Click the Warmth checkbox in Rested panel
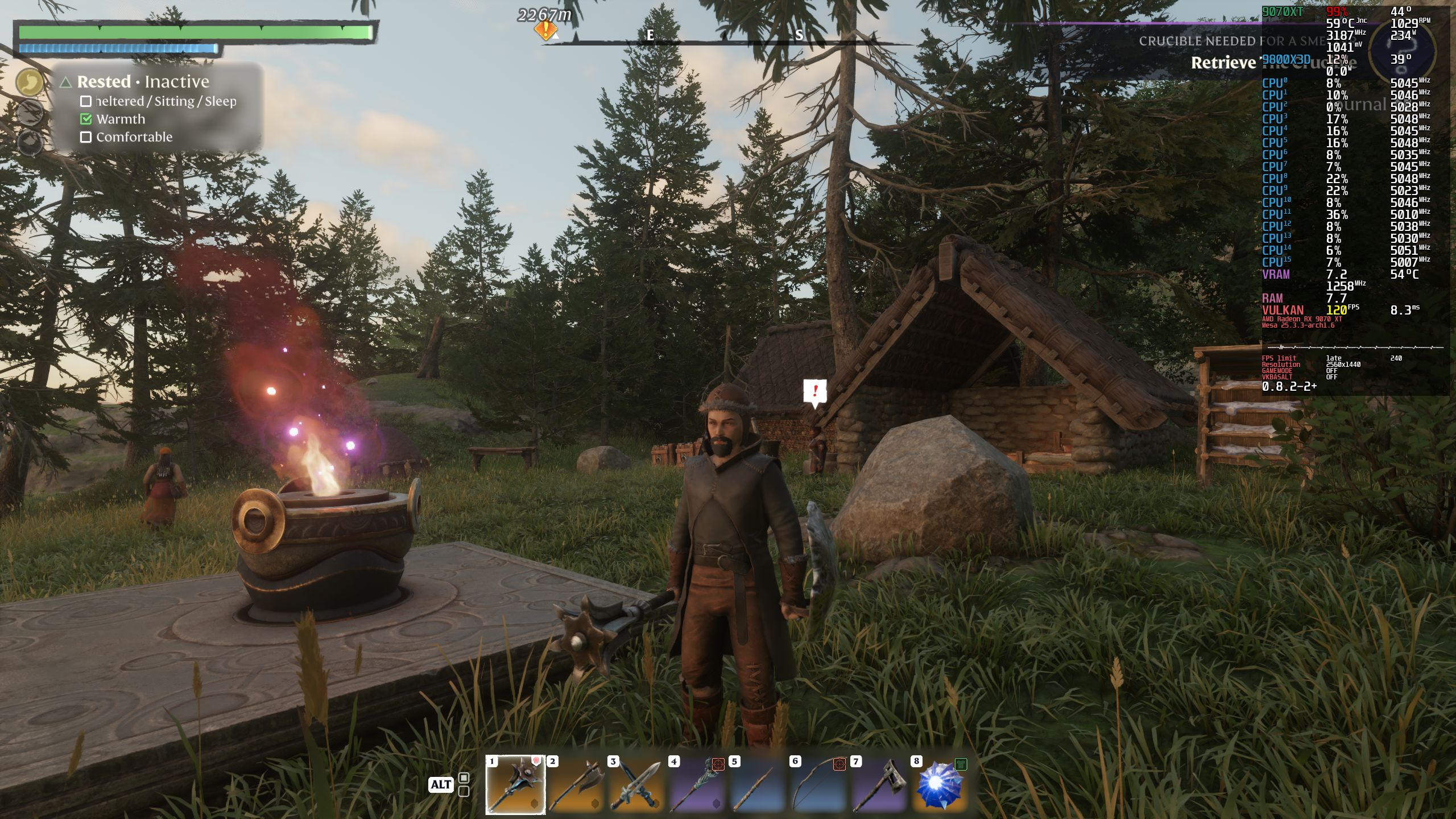1456x819 pixels. 86,119
